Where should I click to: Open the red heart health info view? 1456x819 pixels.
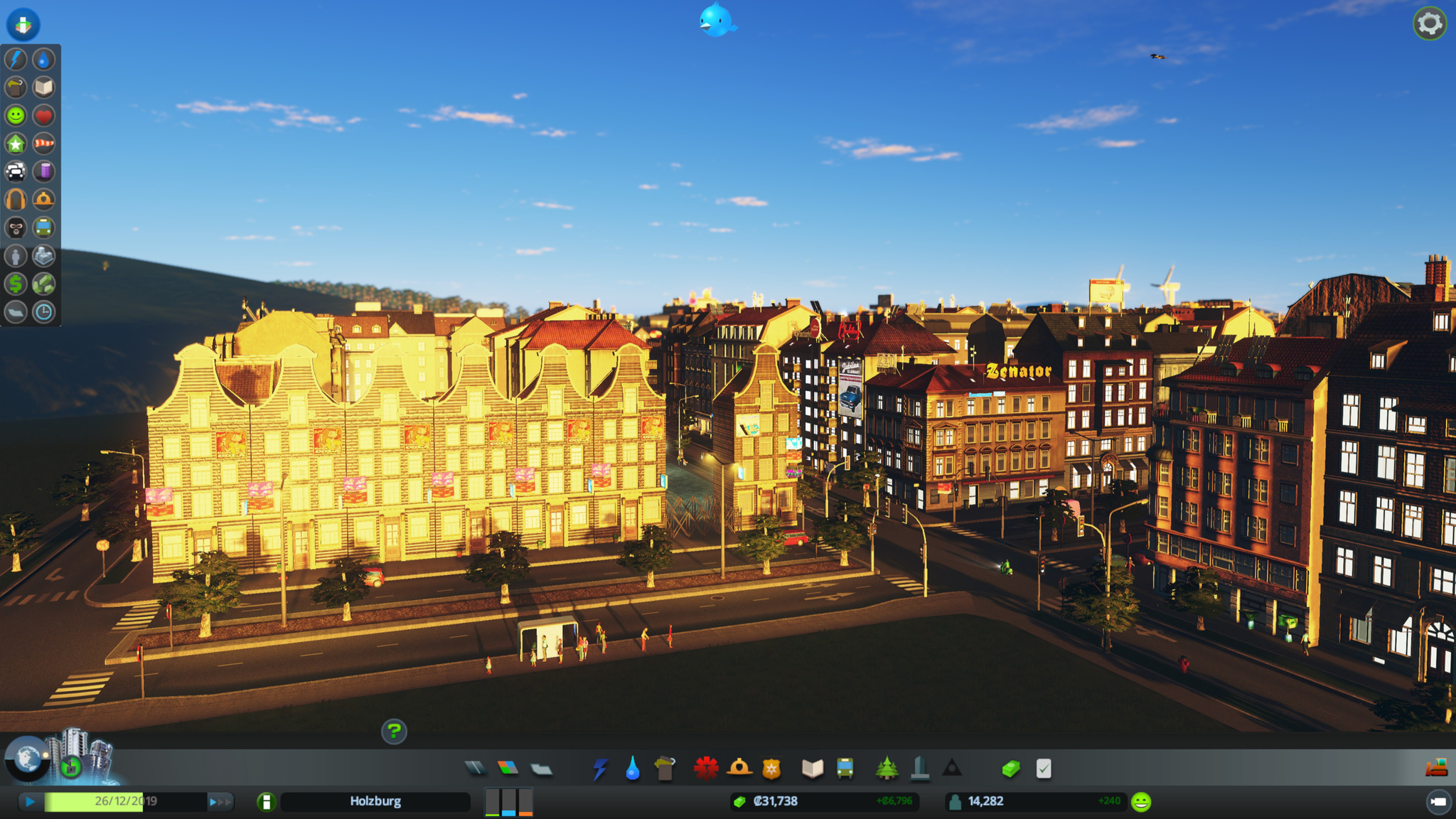[x=44, y=115]
